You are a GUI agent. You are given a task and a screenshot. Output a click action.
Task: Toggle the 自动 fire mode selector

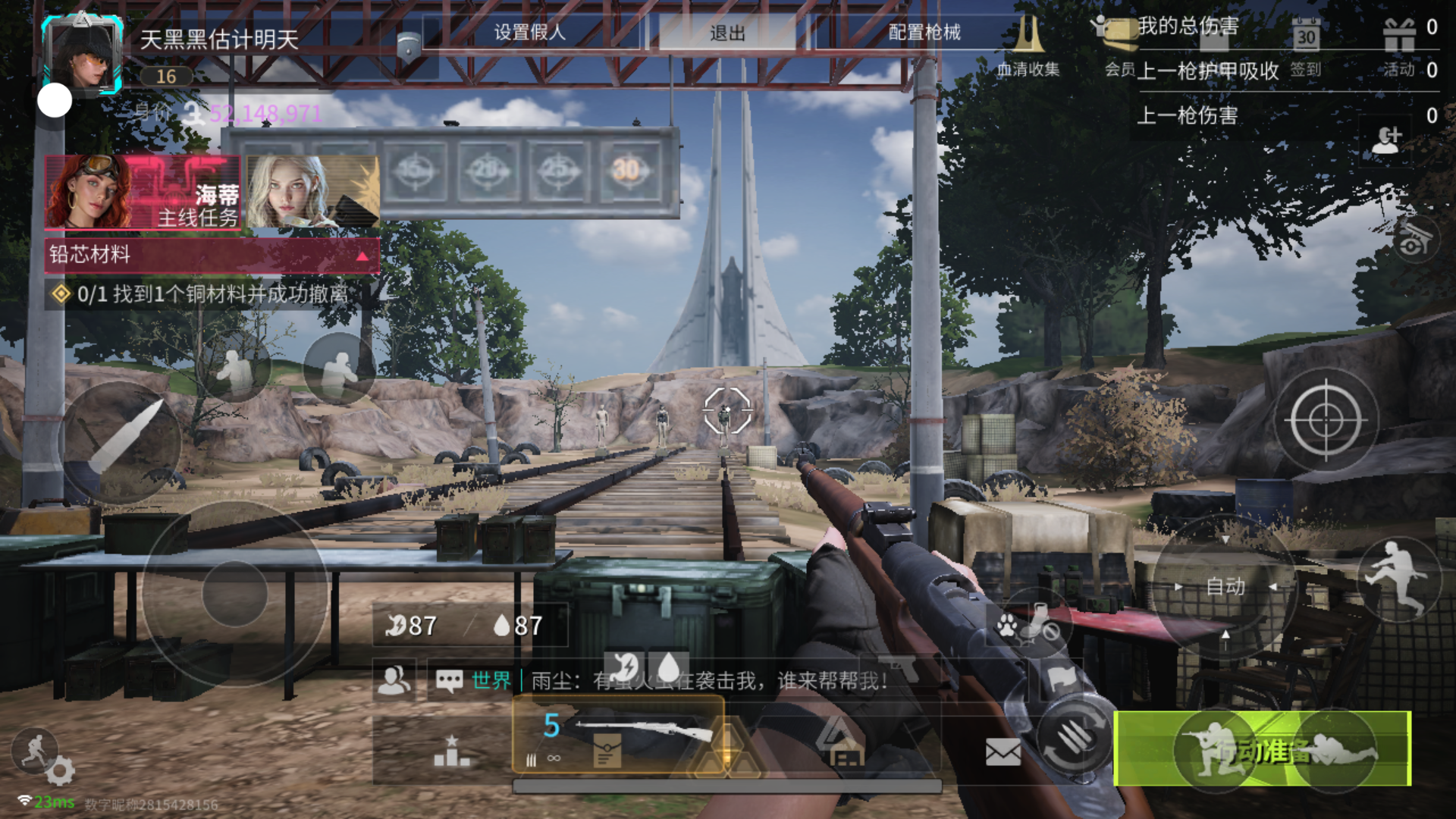(1225, 586)
